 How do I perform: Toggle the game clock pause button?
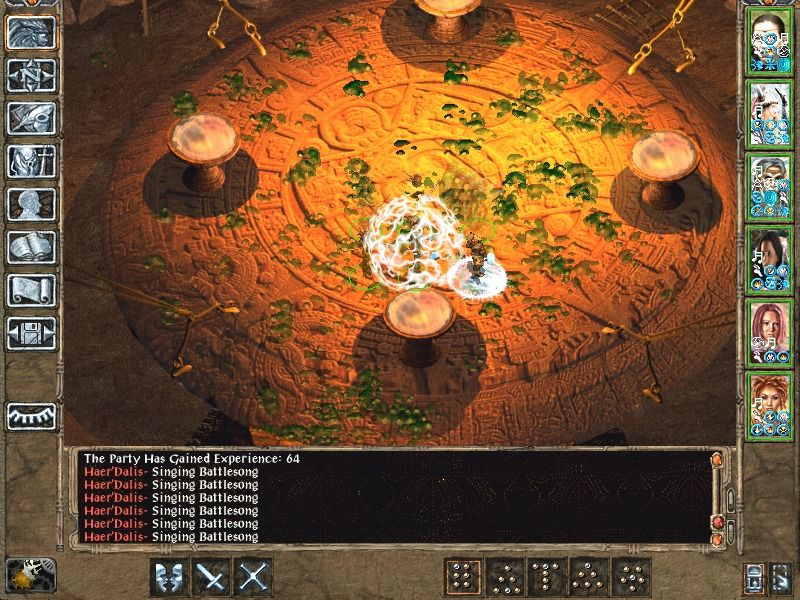(27, 575)
